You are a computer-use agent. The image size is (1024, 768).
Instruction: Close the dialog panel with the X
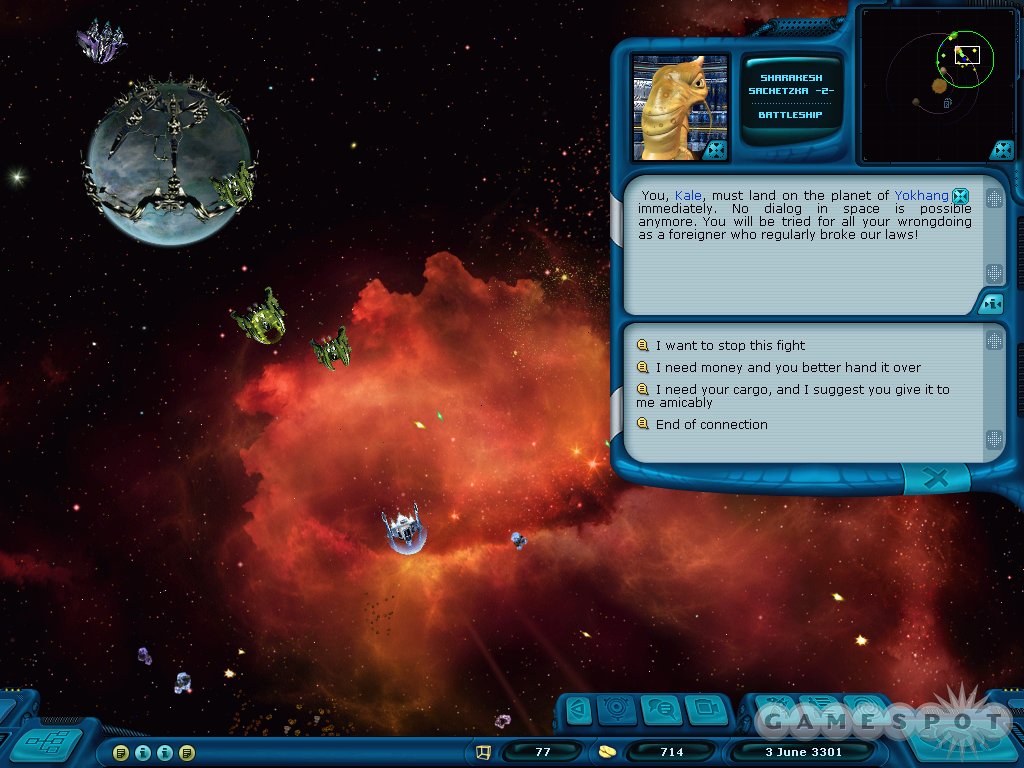click(x=935, y=480)
